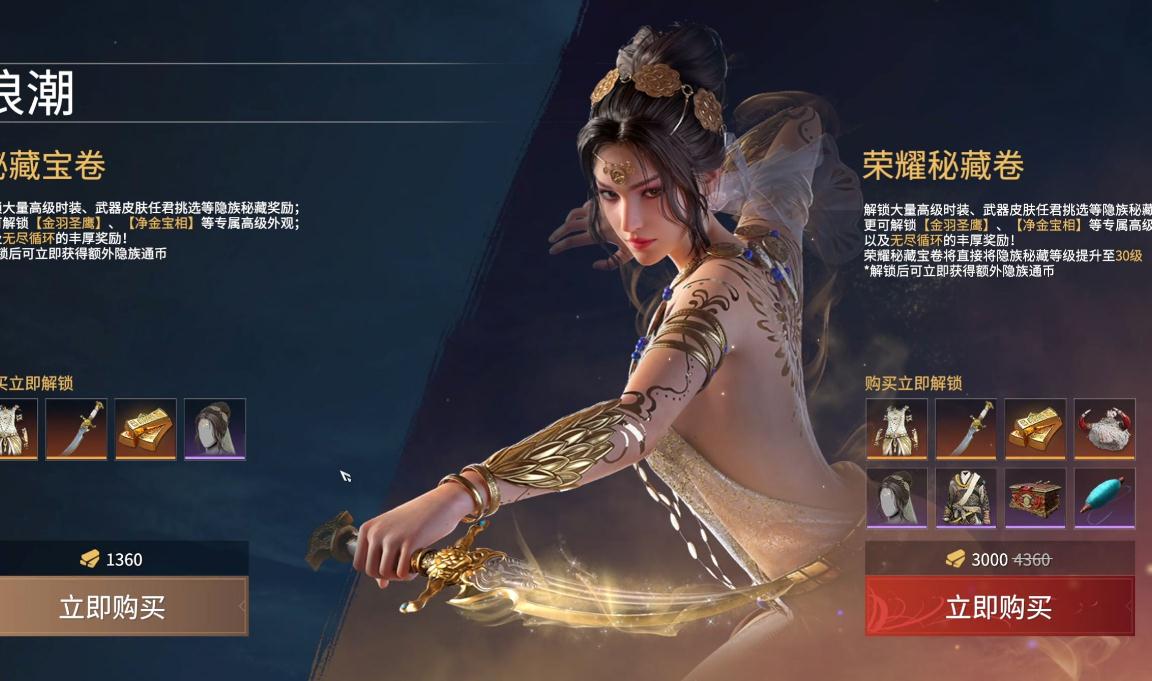Image resolution: width=1152 pixels, height=681 pixels.
Task: Select the gold bars reward under 1360 pass
Action: [x=146, y=428]
